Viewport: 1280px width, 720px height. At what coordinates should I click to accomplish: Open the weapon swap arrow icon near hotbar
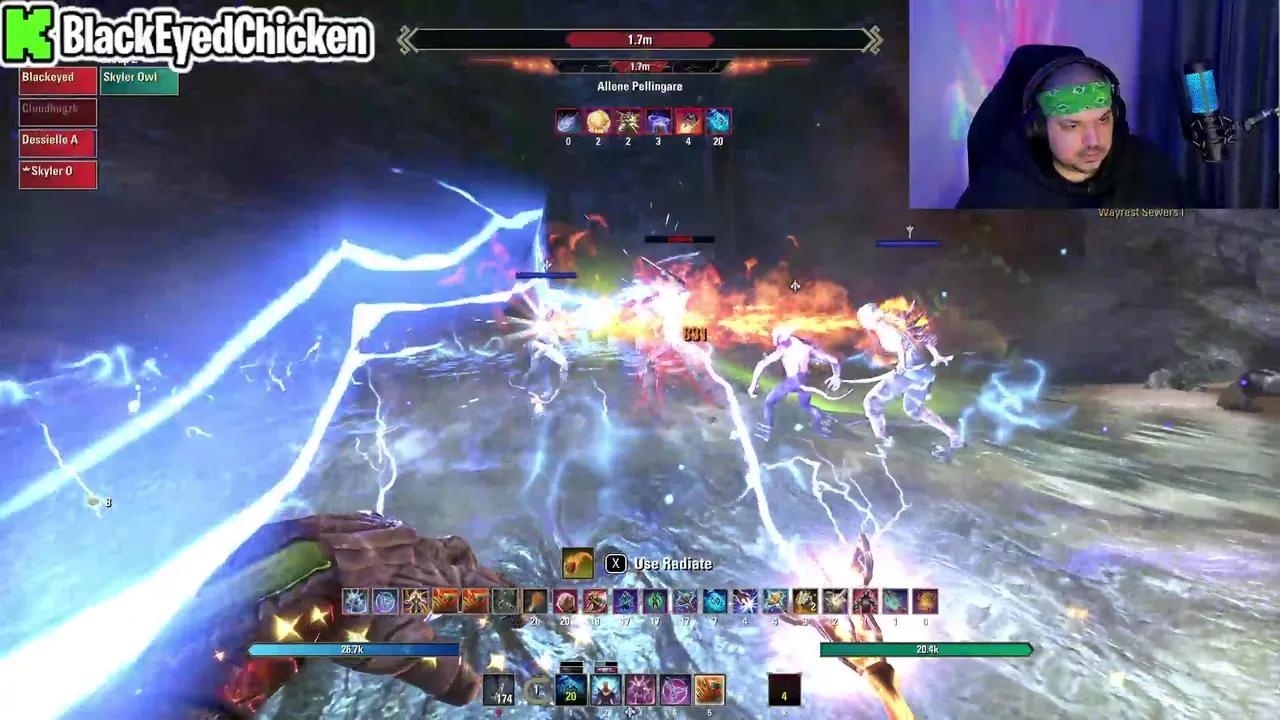tap(536, 690)
